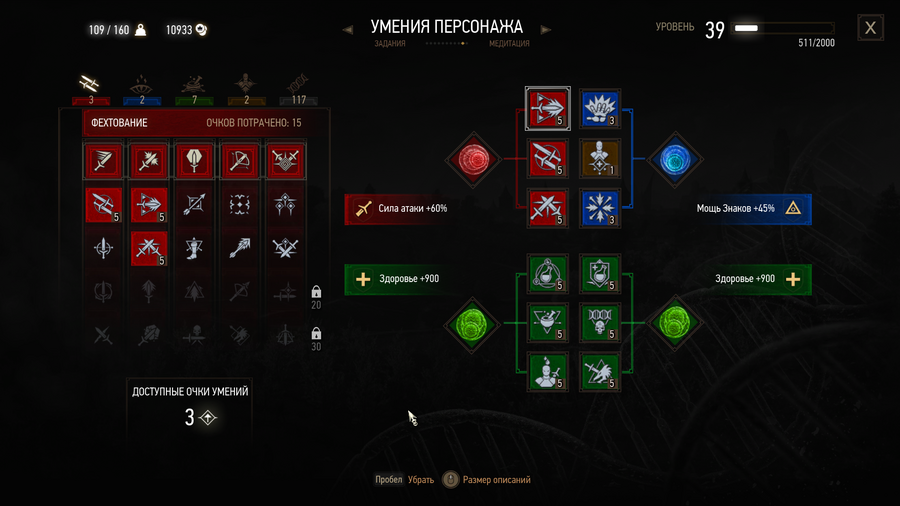The image size is (900, 506).
Task: Click the equipped triangle-and-bowl alchemy skill
Action: click(x=547, y=322)
